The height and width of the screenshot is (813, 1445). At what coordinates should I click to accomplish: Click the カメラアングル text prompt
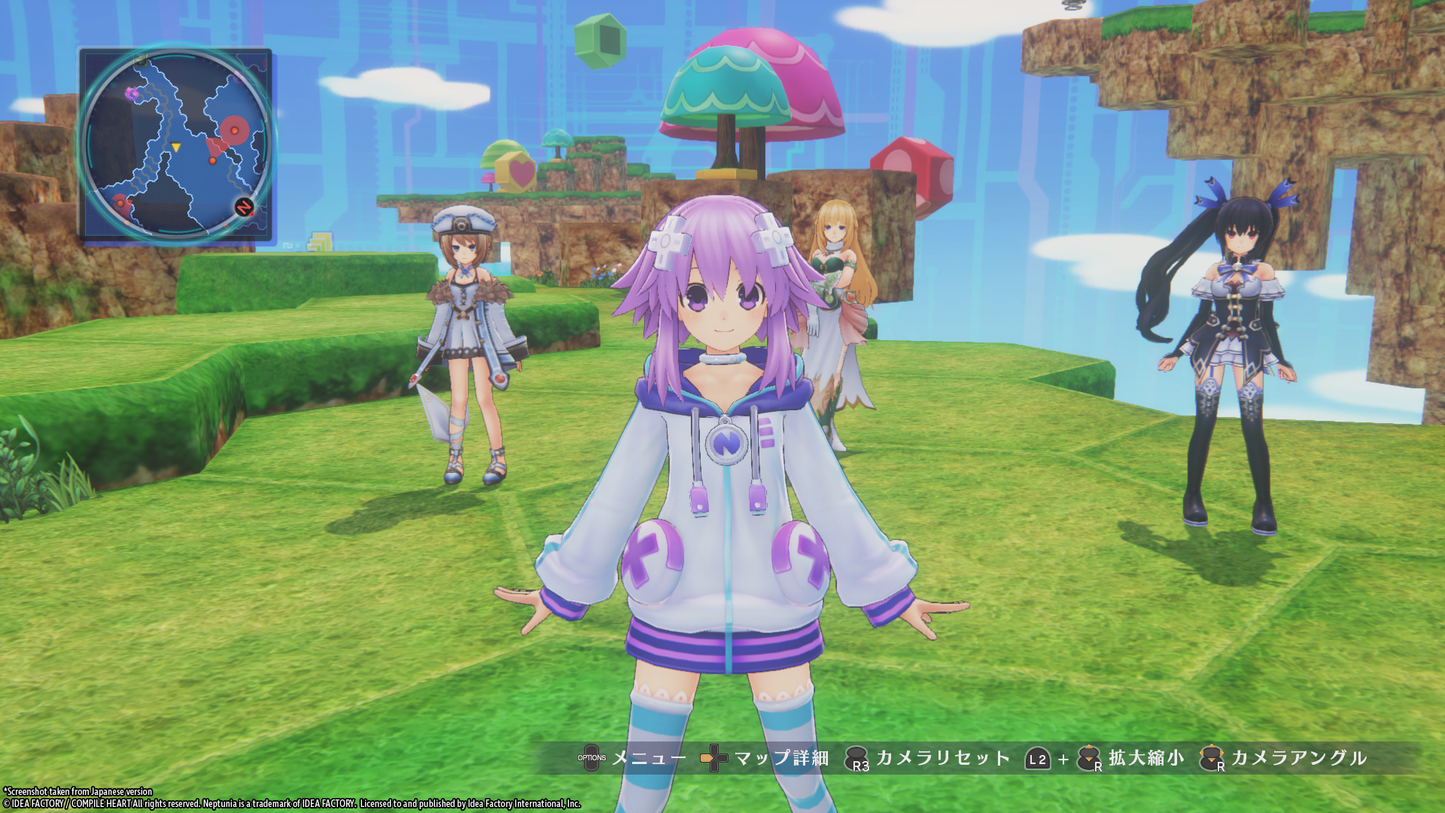click(x=1298, y=757)
